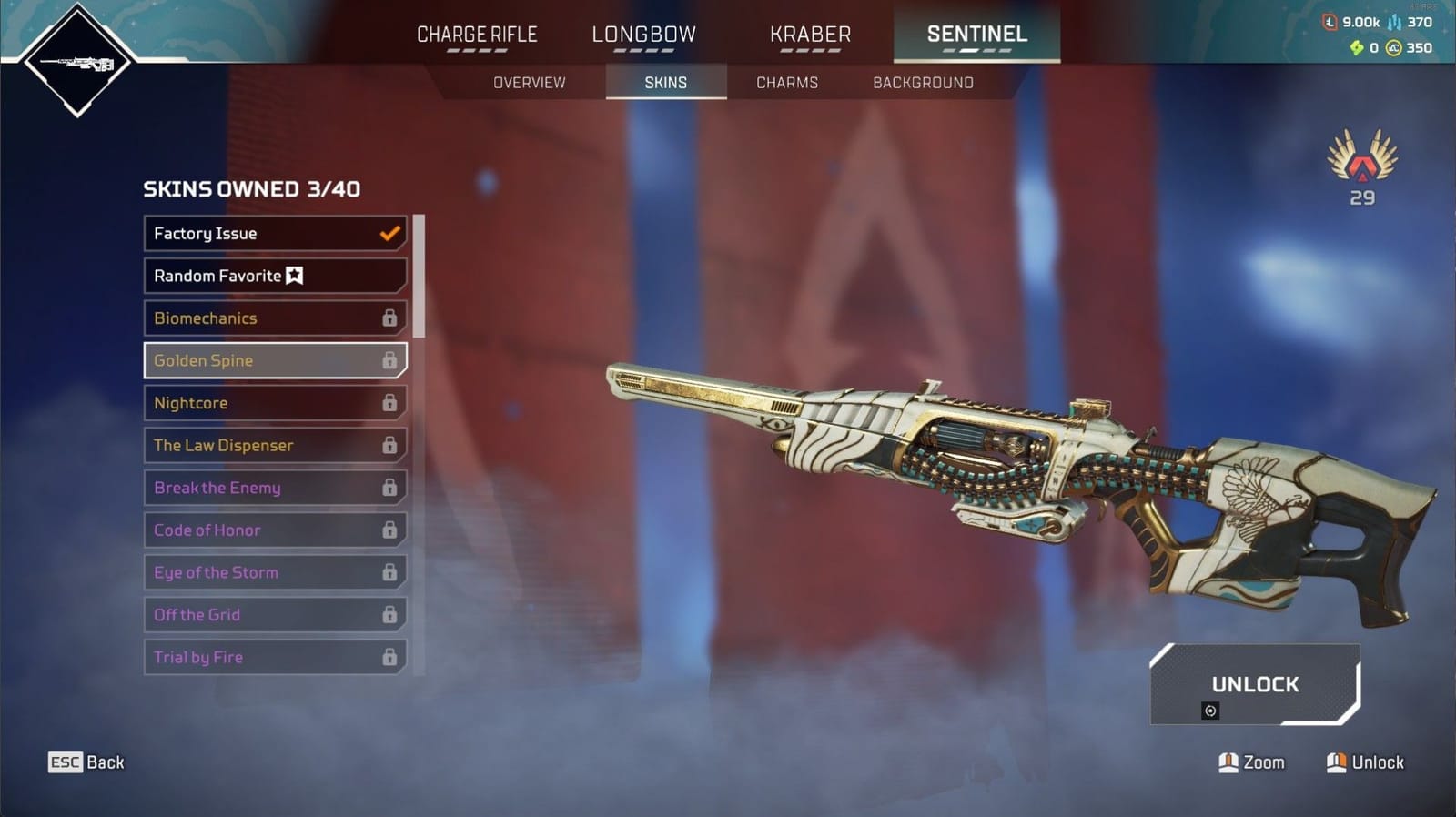Click the crafting cost icon inside Unlock panel
This screenshot has height=817, width=1456.
point(1211,710)
